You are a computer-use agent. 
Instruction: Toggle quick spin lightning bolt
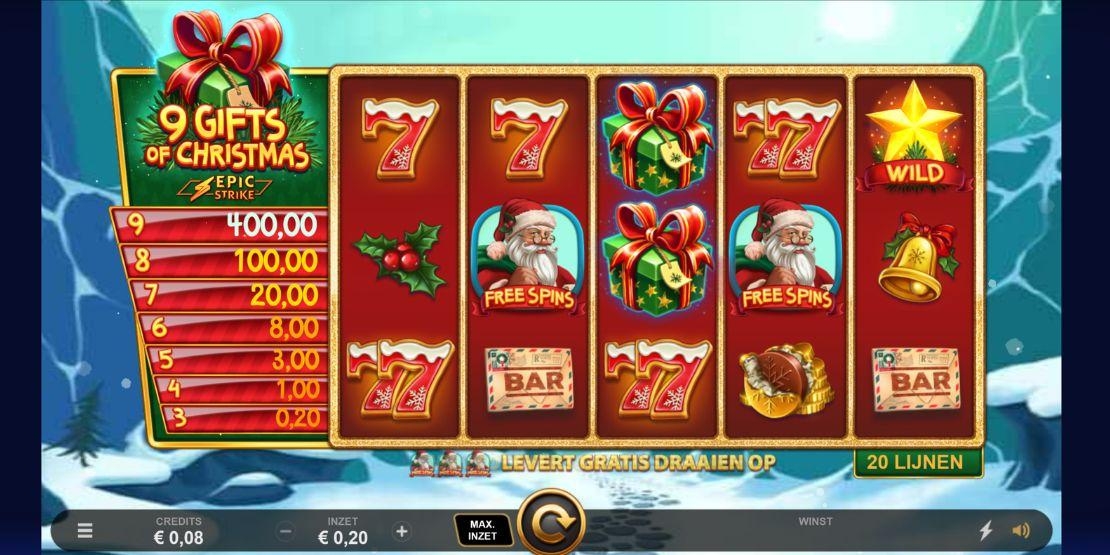(985, 531)
